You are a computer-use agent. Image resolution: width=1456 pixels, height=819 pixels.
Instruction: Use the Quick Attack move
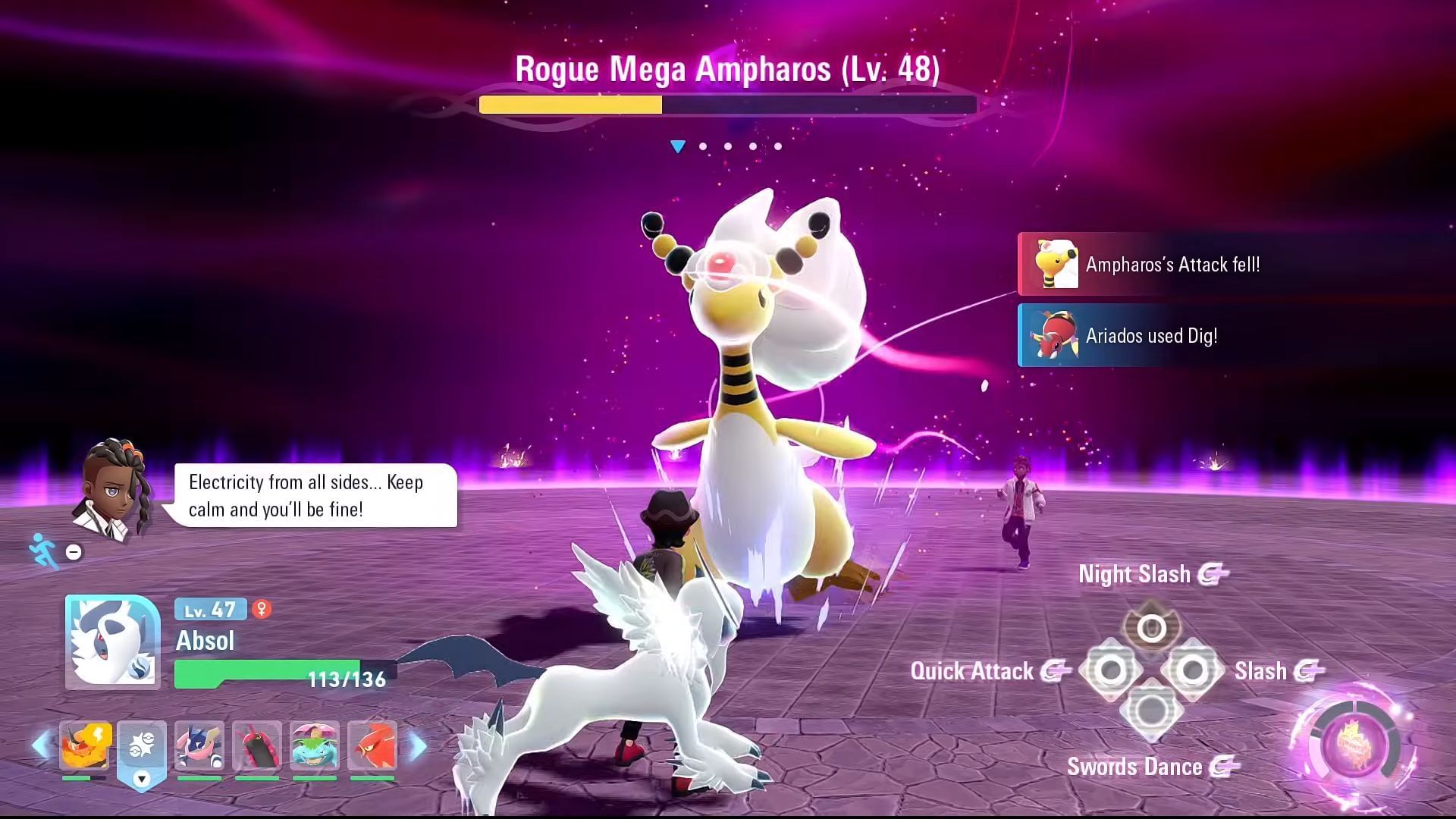click(x=1111, y=670)
